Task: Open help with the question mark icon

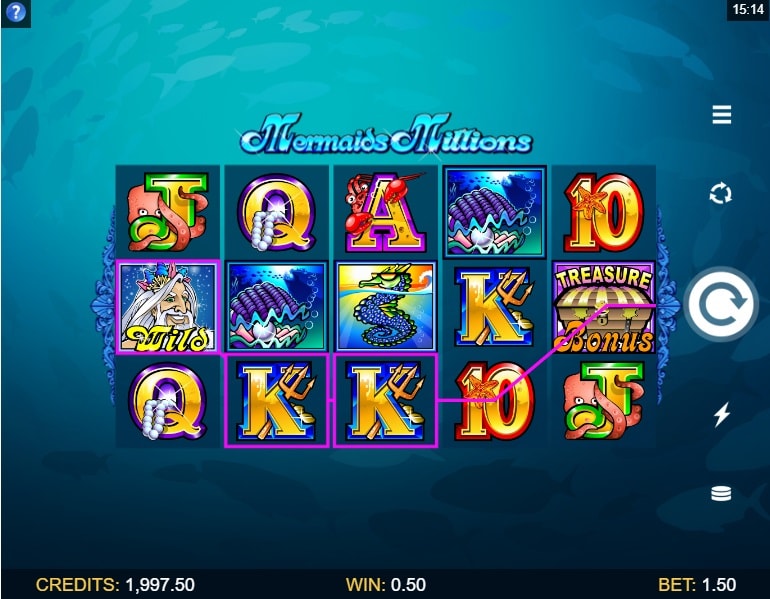Action: pyautogui.click(x=16, y=13)
